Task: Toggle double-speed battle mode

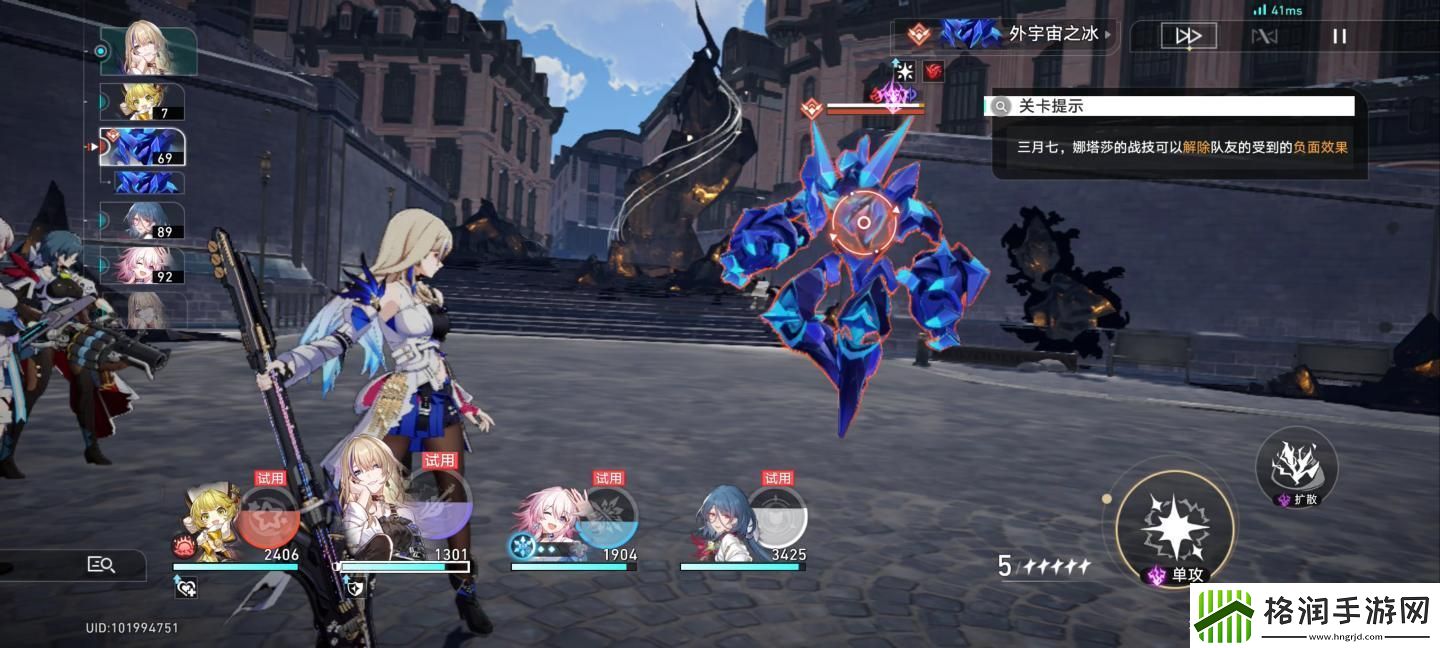Action: [x=1188, y=37]
